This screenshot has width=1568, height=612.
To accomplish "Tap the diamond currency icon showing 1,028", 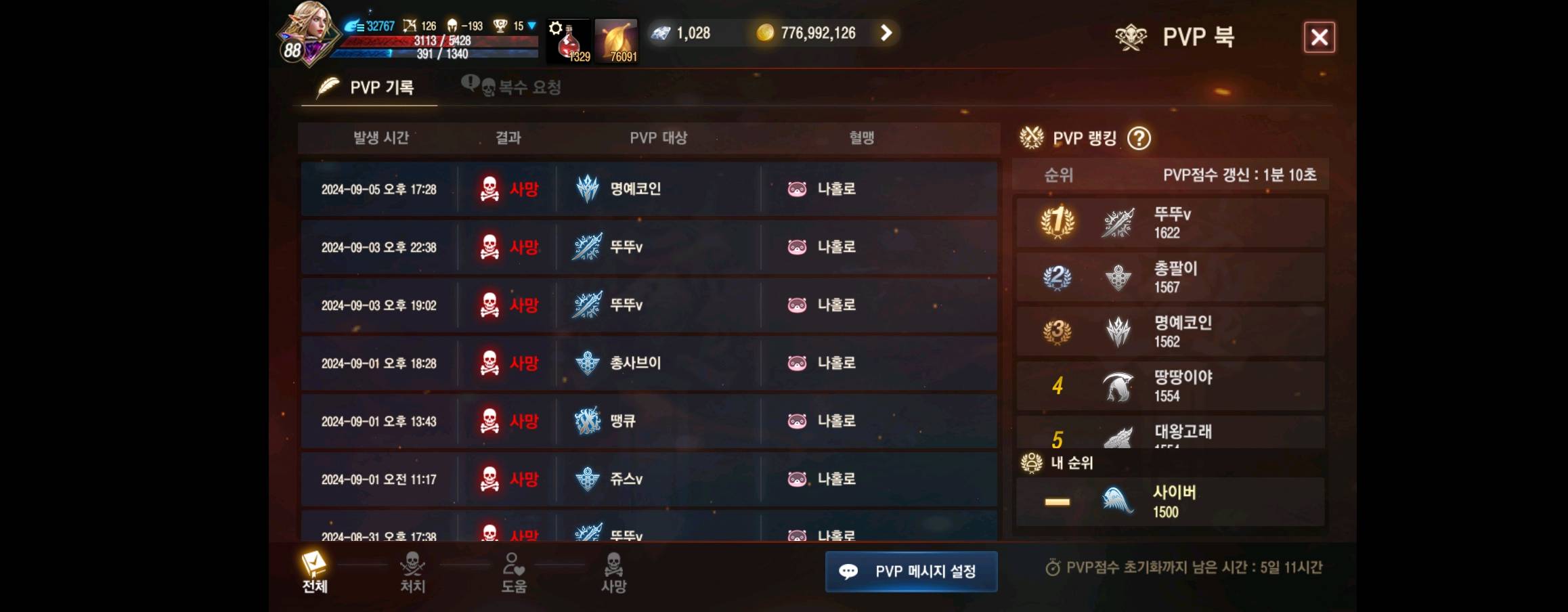I will coord(660,32).
